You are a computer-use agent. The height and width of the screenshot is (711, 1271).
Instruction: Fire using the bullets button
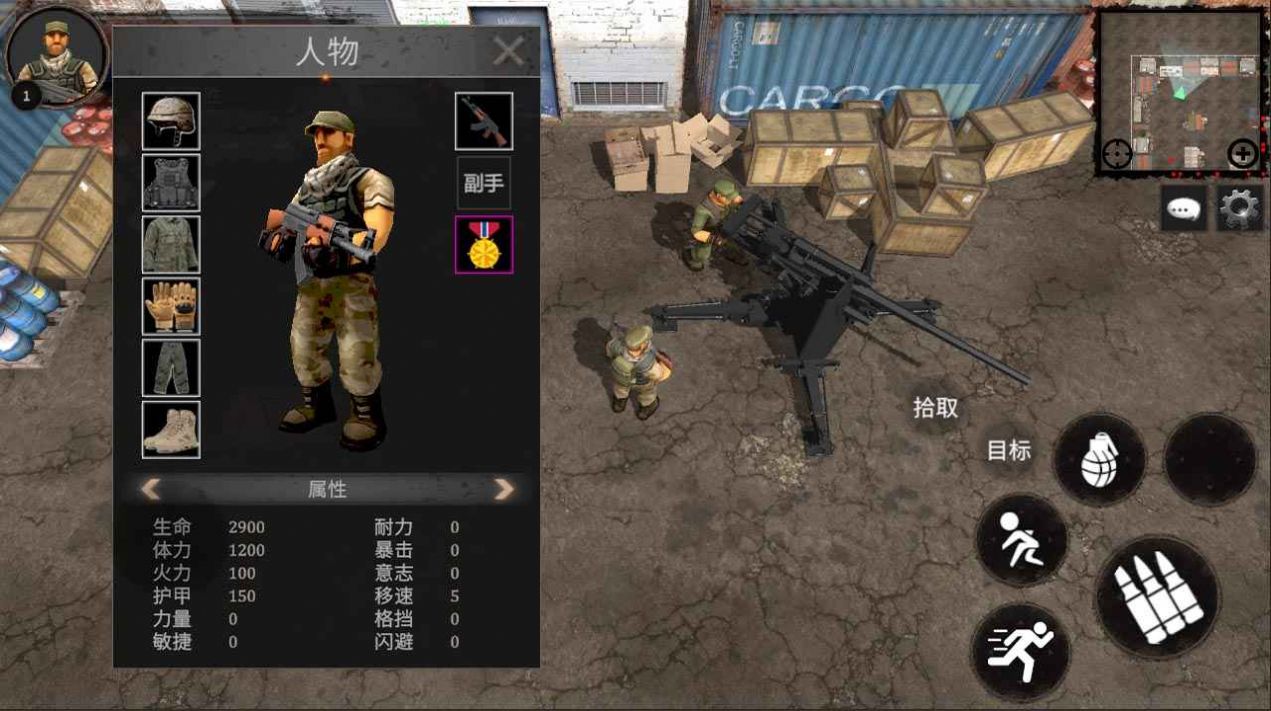[x=1157, y=597]
